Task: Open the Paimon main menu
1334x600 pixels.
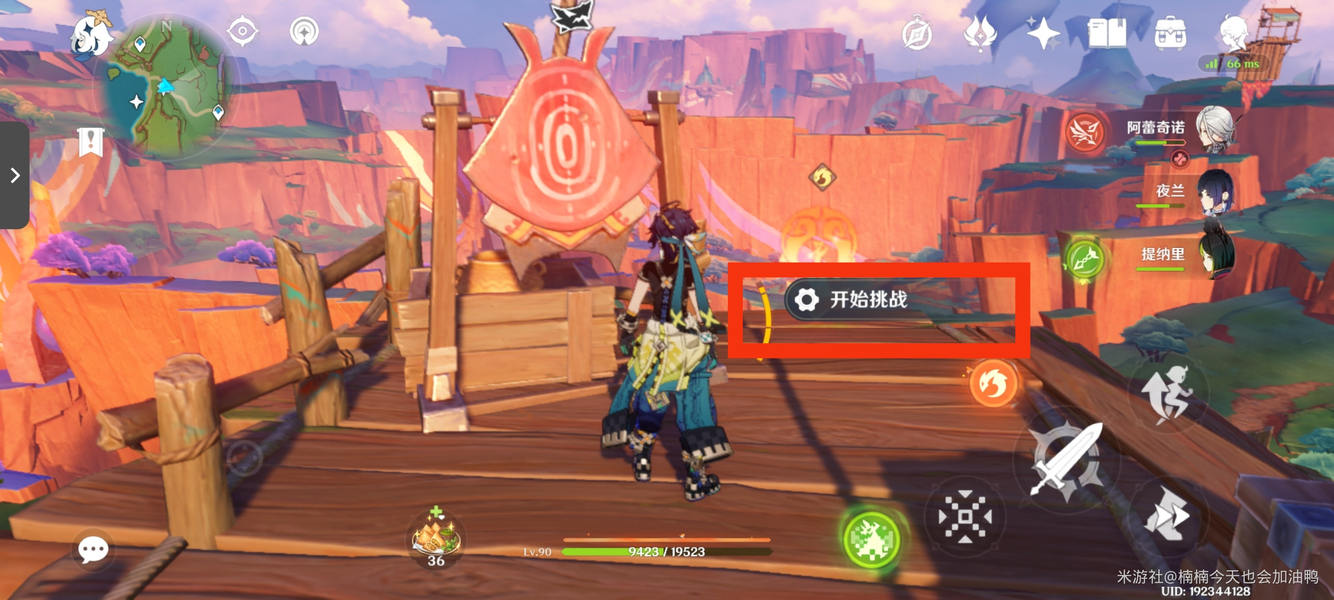Action: click(x=90, y=36)
